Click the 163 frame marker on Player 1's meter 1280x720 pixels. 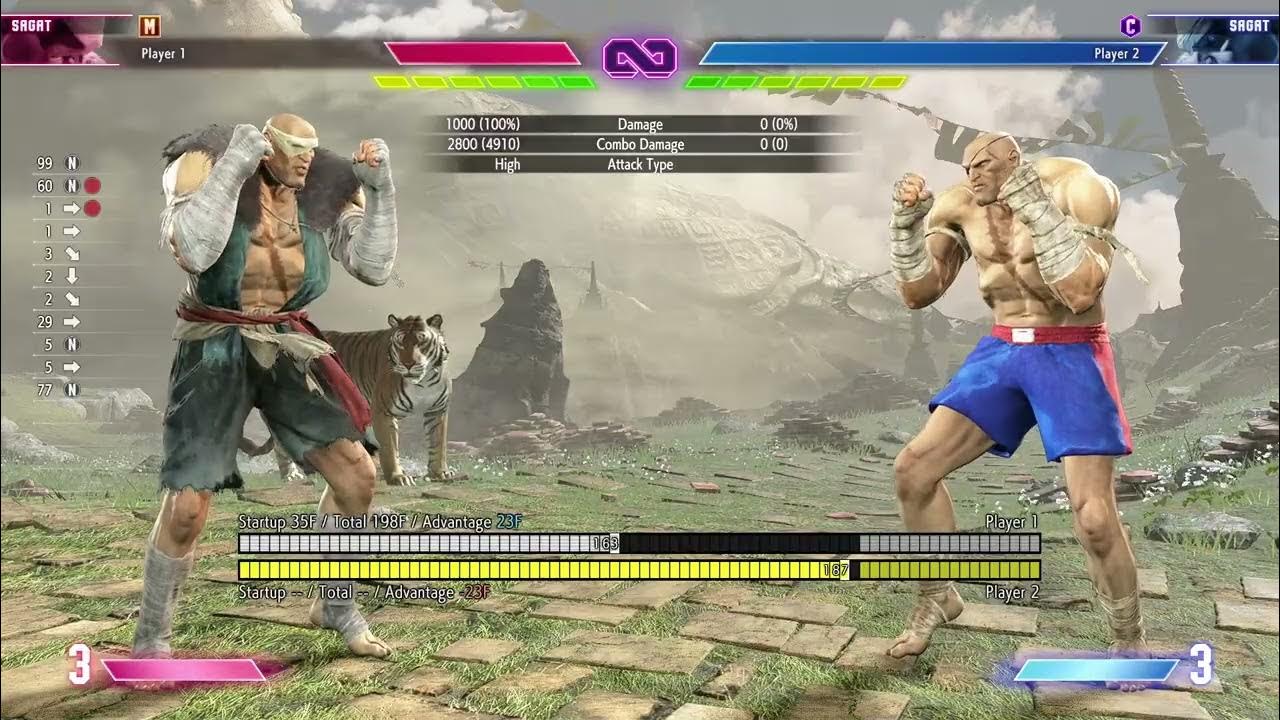pyautogui.click(x=608, y=544)
